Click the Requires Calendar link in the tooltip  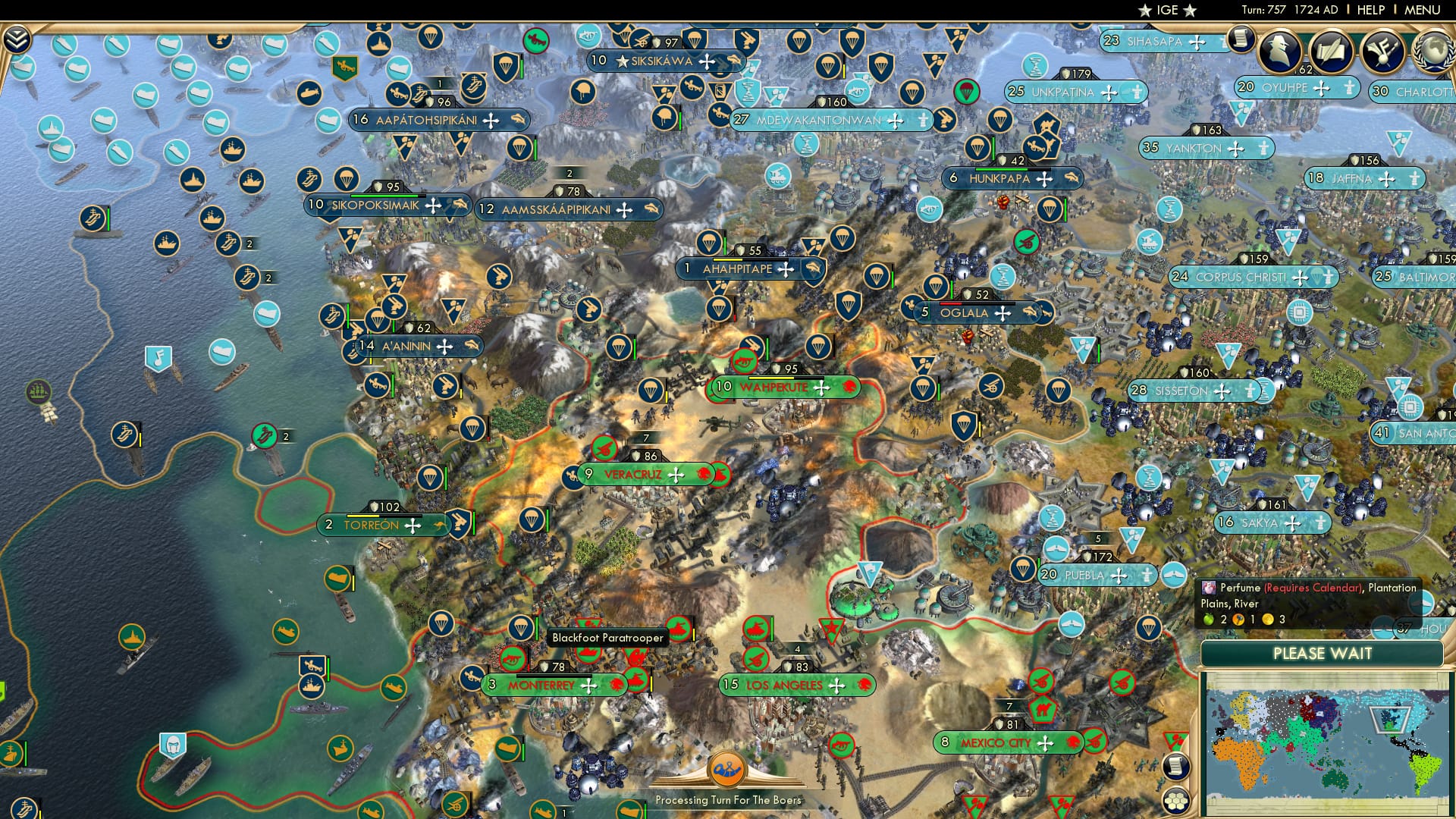(1313, 588)
